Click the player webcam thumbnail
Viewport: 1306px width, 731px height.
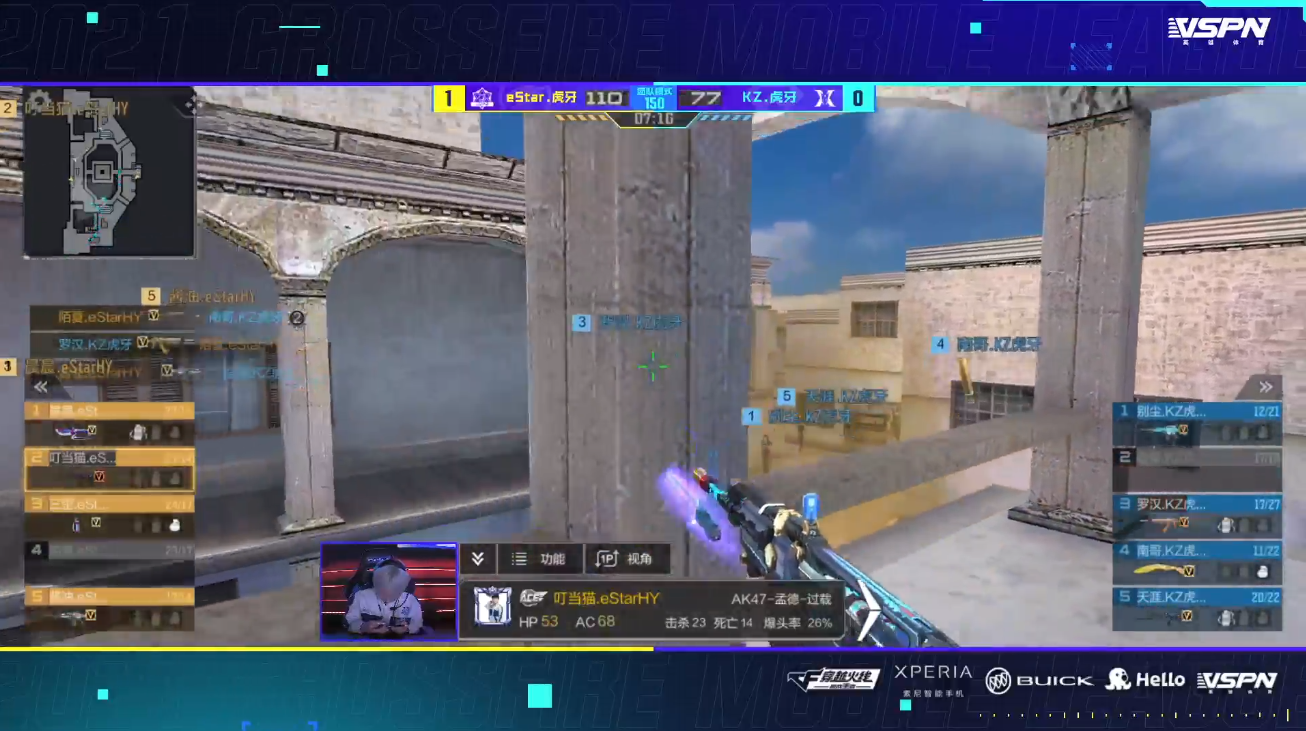(388, 590)
